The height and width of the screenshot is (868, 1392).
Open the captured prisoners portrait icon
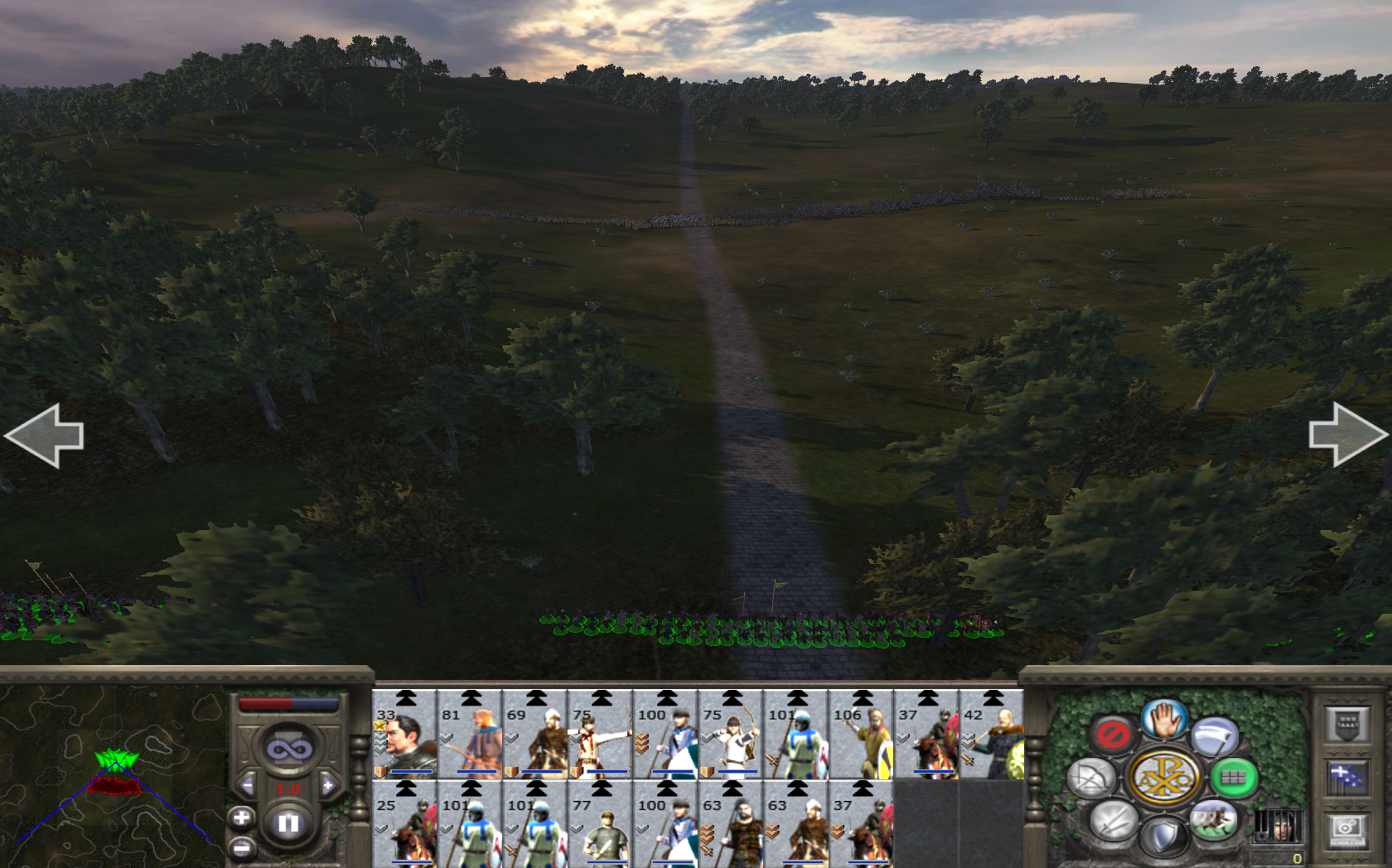point(1277,825)
